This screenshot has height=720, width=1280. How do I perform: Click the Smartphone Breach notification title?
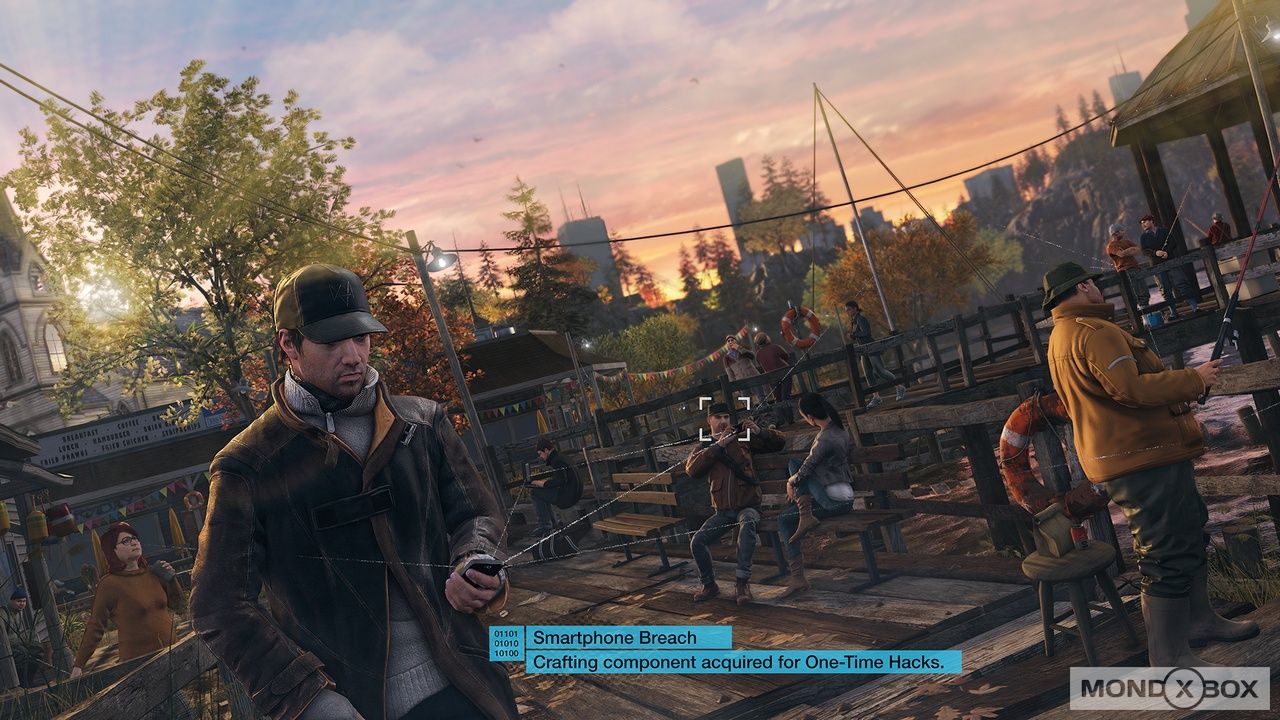613,637
